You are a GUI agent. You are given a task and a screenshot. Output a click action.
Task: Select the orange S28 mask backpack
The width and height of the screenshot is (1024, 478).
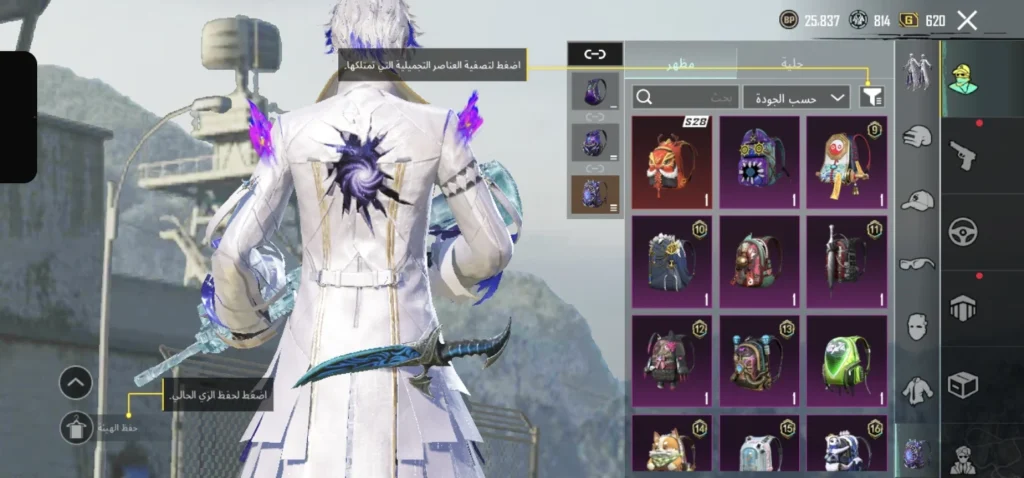click(671, 161)
